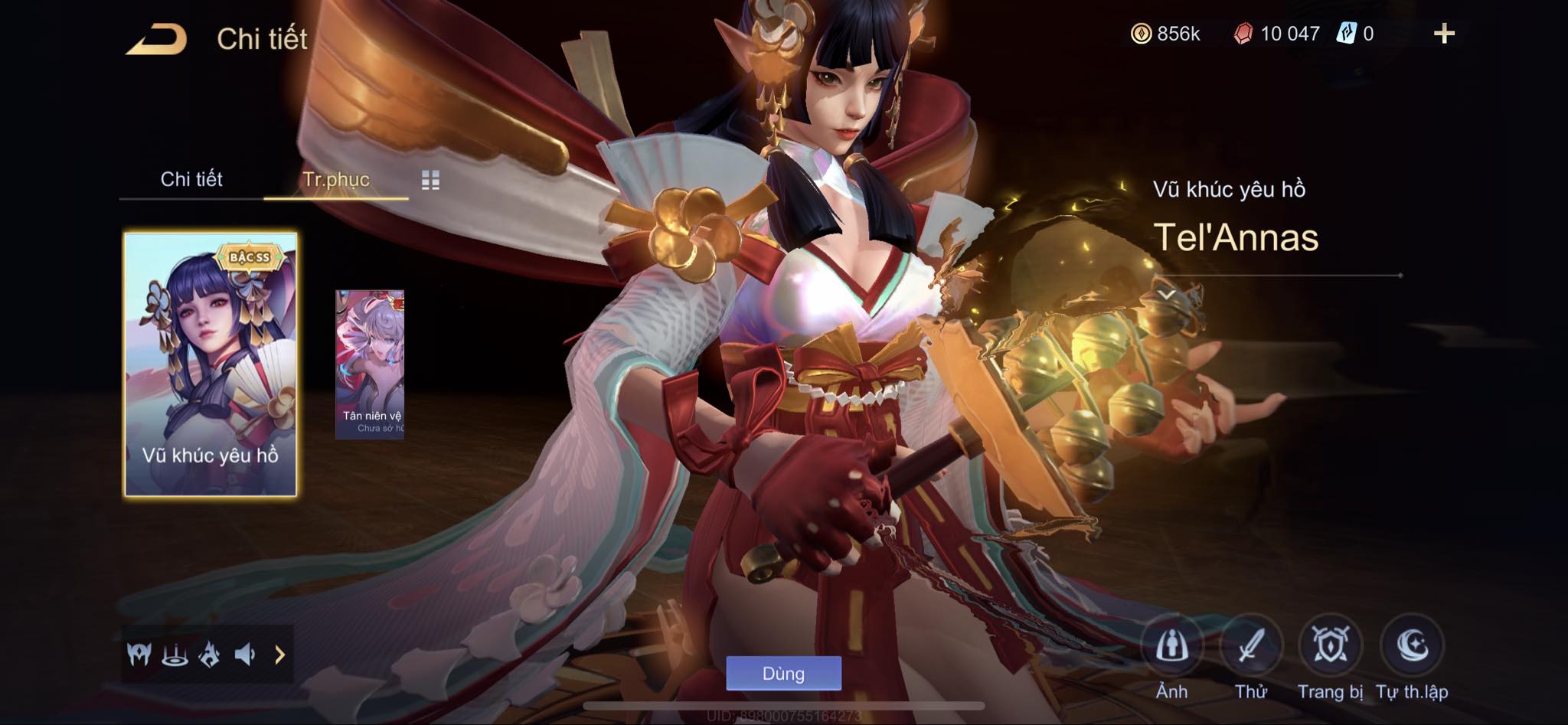This screenshot has height=725, width=1568.
Task: Add currency with the plus button
Action: (1444, 34)
